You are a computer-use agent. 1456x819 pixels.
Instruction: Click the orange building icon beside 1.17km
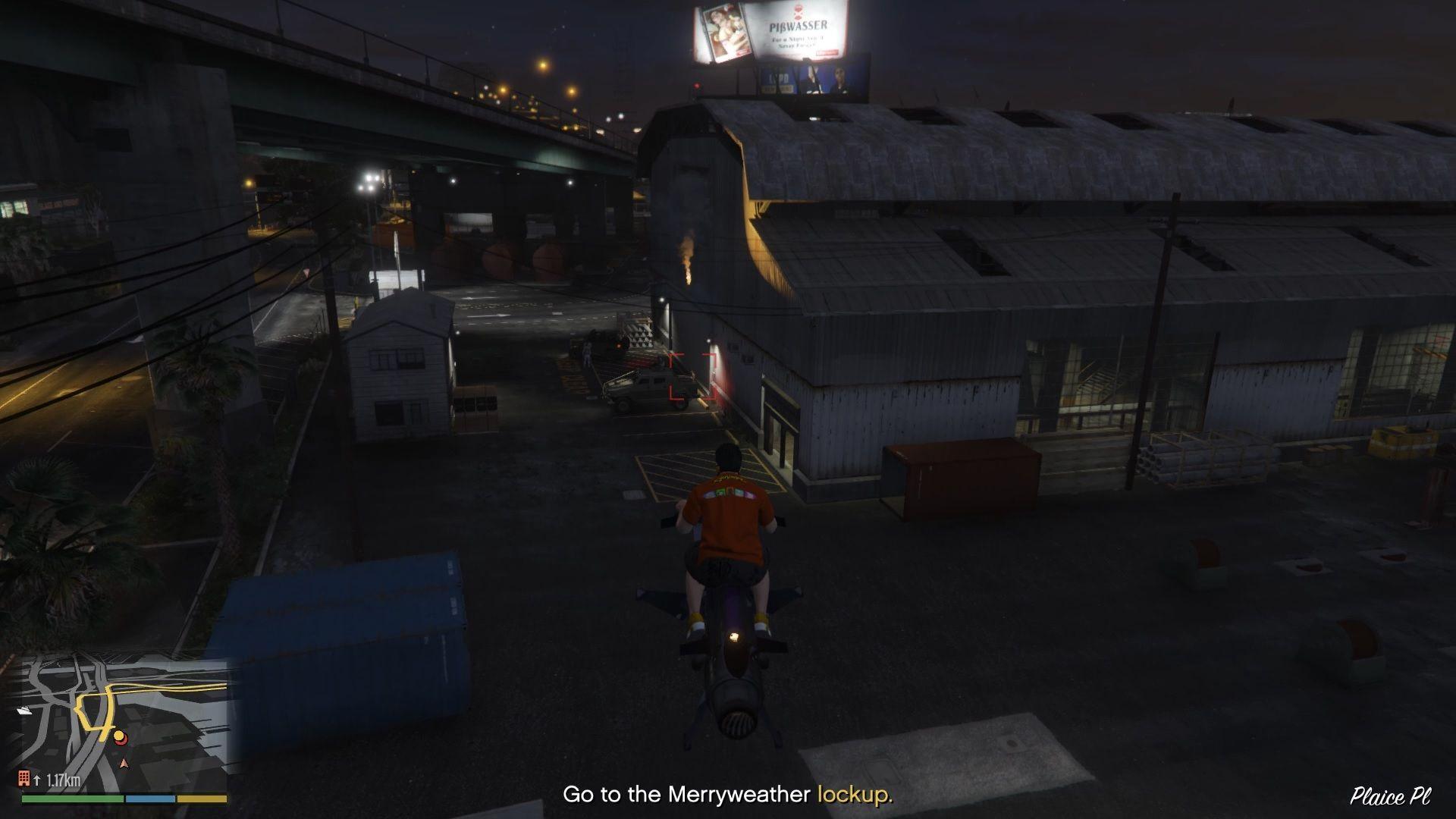(x=24, y=778)
